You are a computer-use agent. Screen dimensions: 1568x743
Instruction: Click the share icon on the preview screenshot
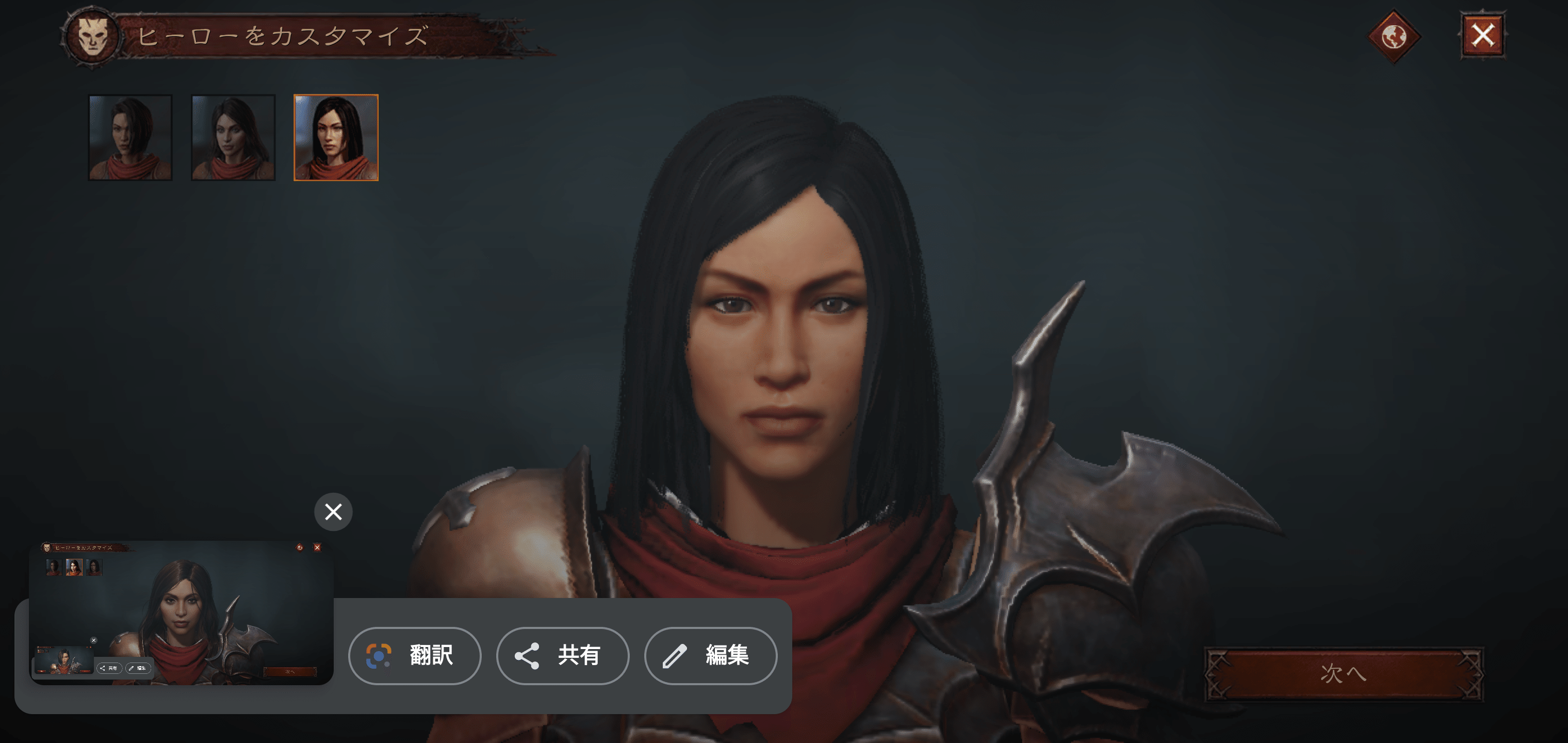102,669
